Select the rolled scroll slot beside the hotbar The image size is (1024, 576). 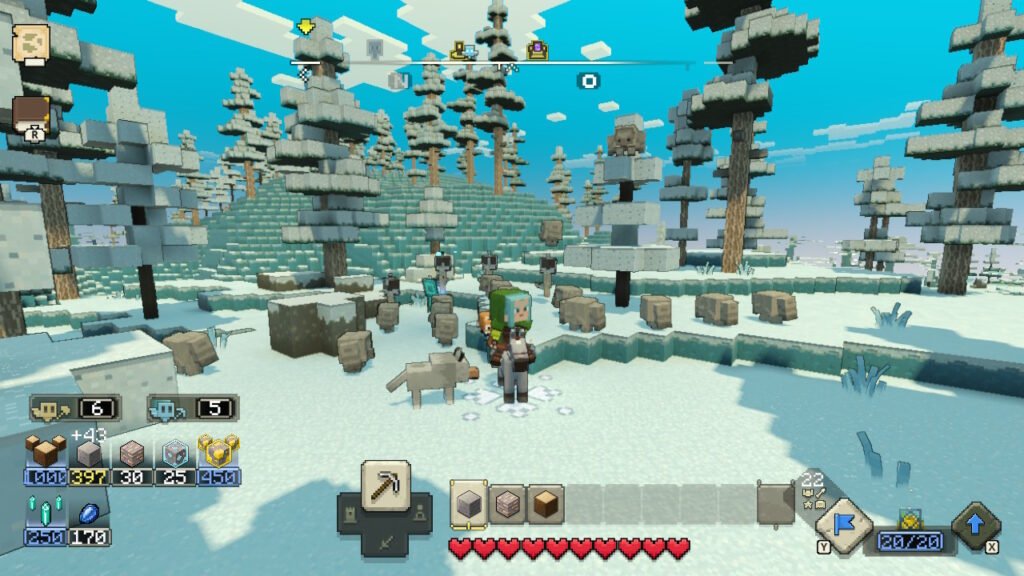776,504
